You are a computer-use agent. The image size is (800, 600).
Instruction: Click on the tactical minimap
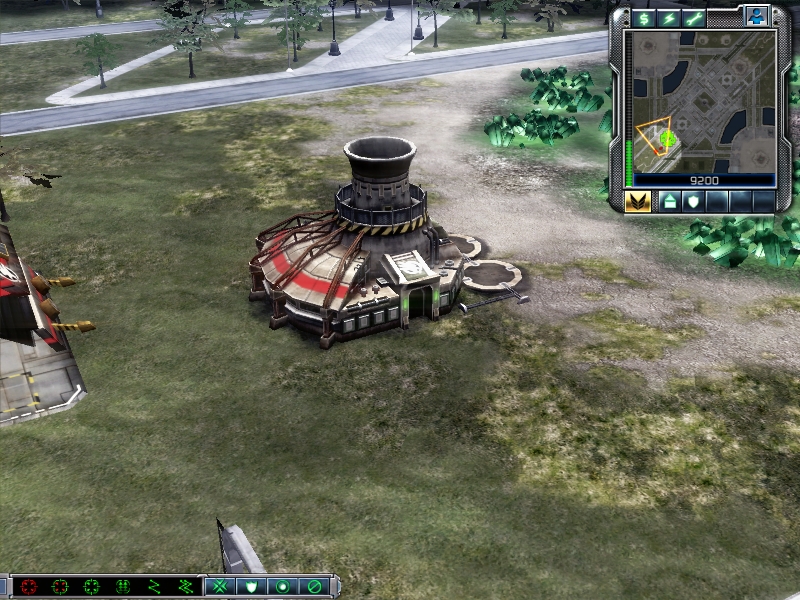[699, 100]
